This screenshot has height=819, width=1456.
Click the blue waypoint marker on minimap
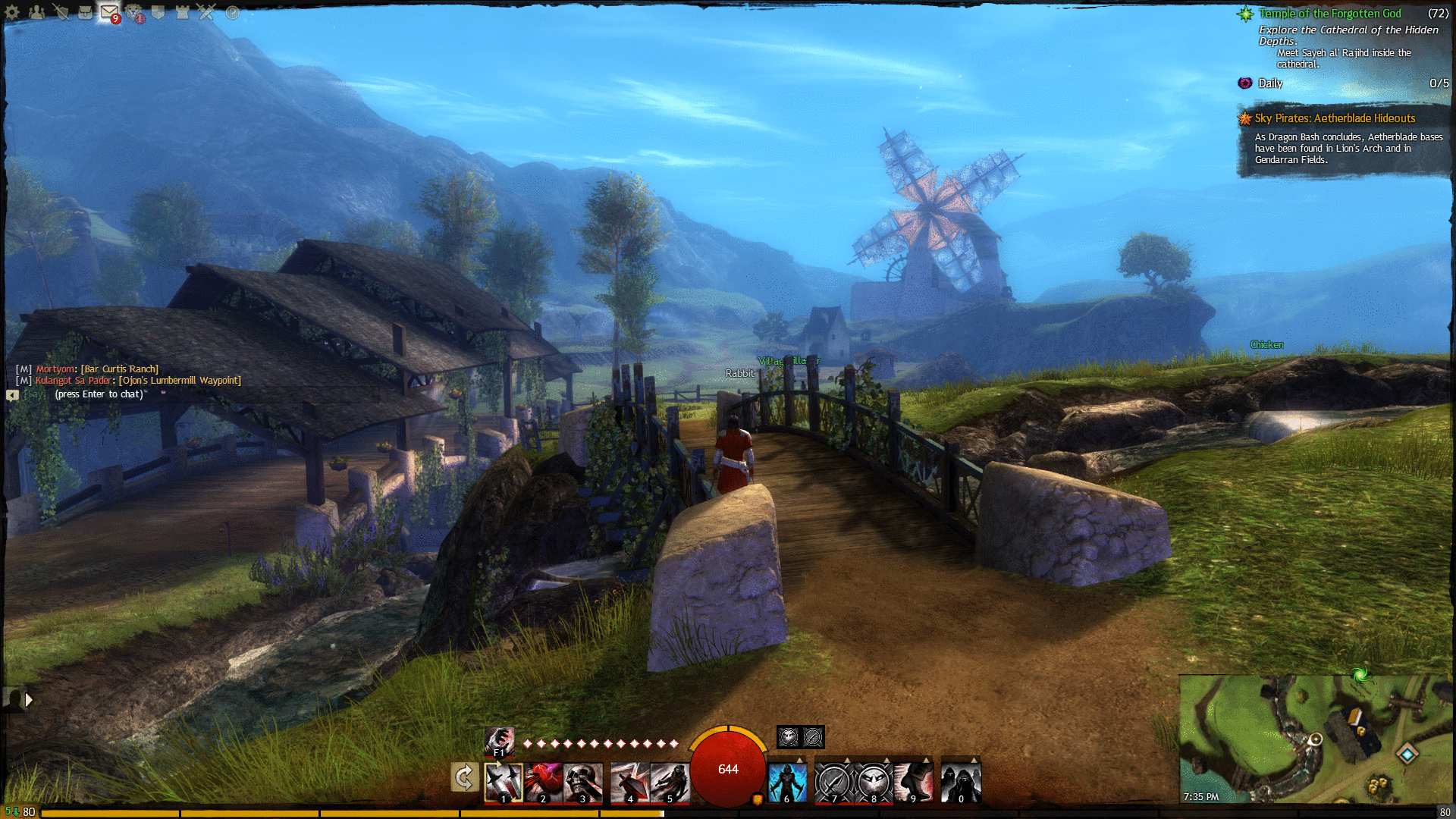tap(1407, 753)
